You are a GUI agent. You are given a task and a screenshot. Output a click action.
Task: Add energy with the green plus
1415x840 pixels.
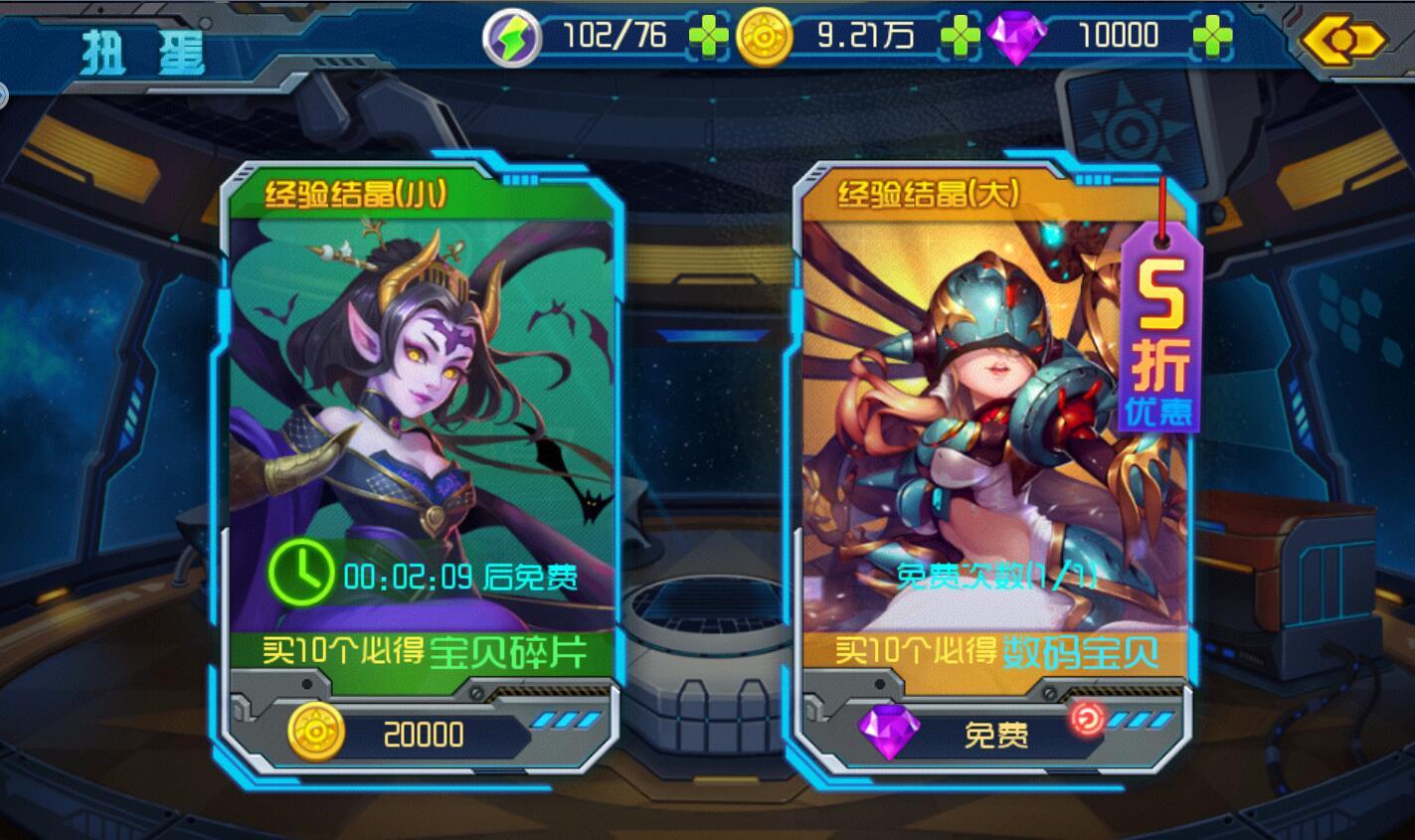708,37
